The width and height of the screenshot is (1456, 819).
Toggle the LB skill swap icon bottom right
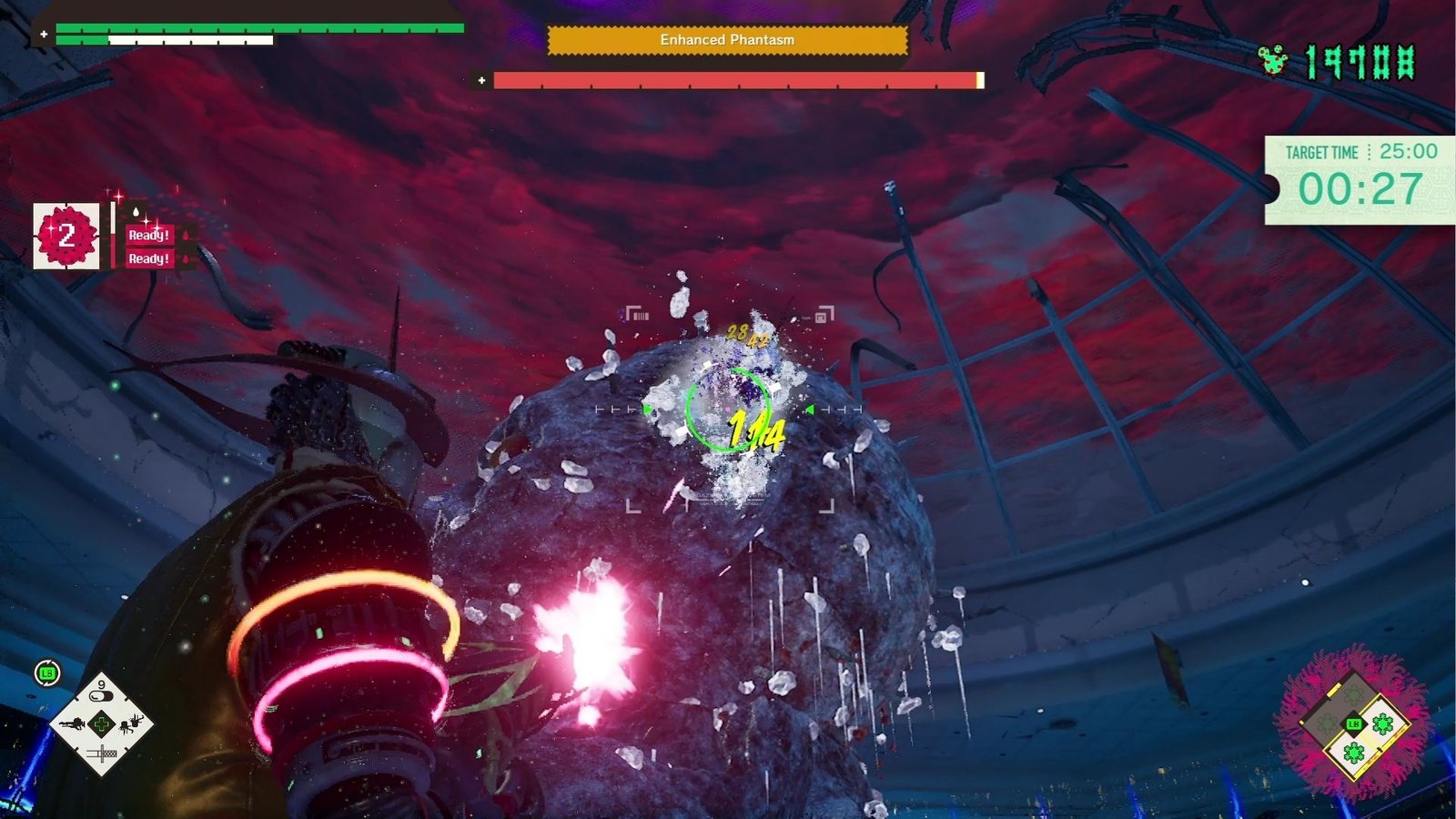[x=1354, y=724]
